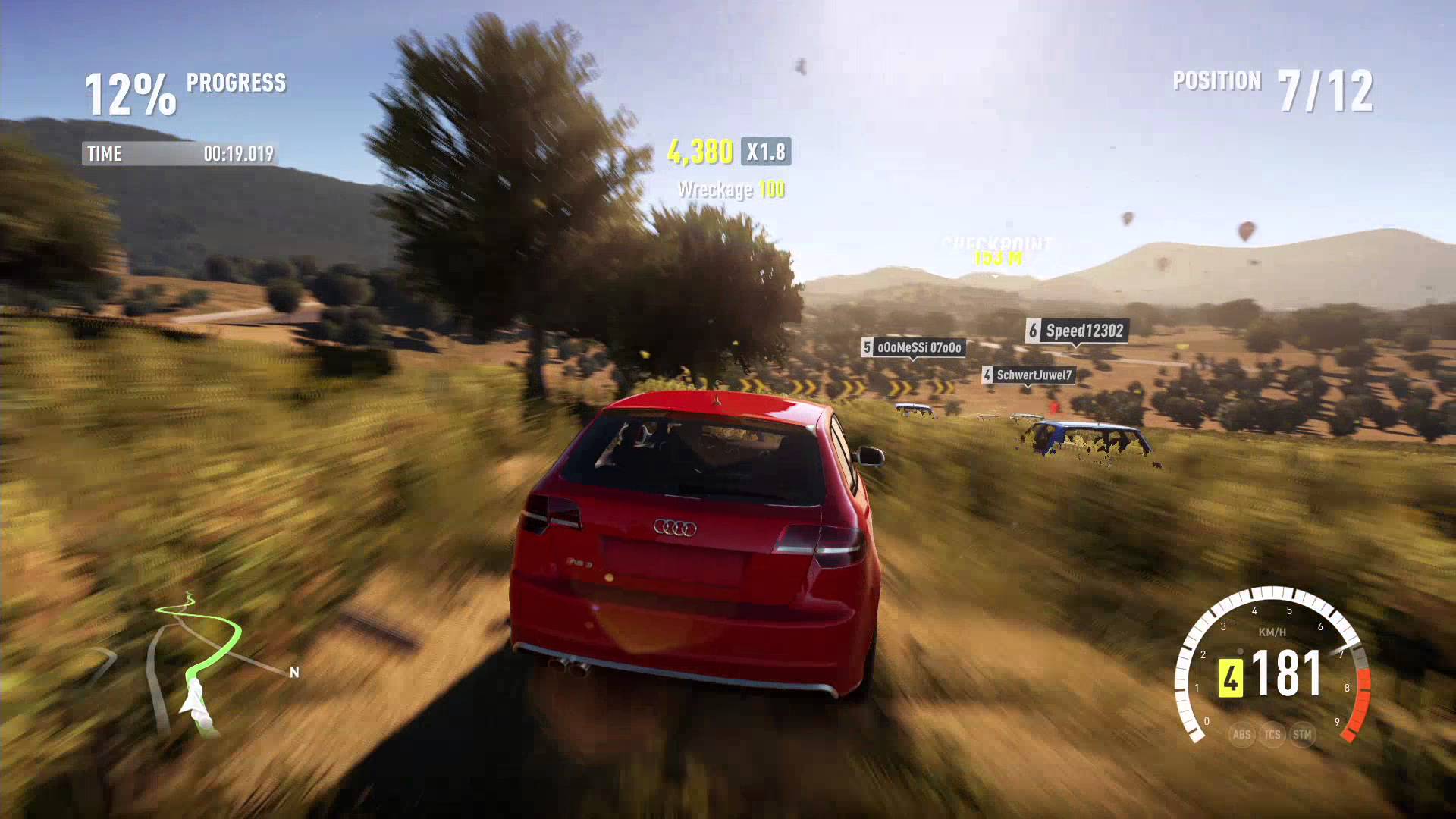This screenshot has width=1456, height=819.
Task: Select the SchwertJuwel7 player tag
Action: [x=1028, y=375]
